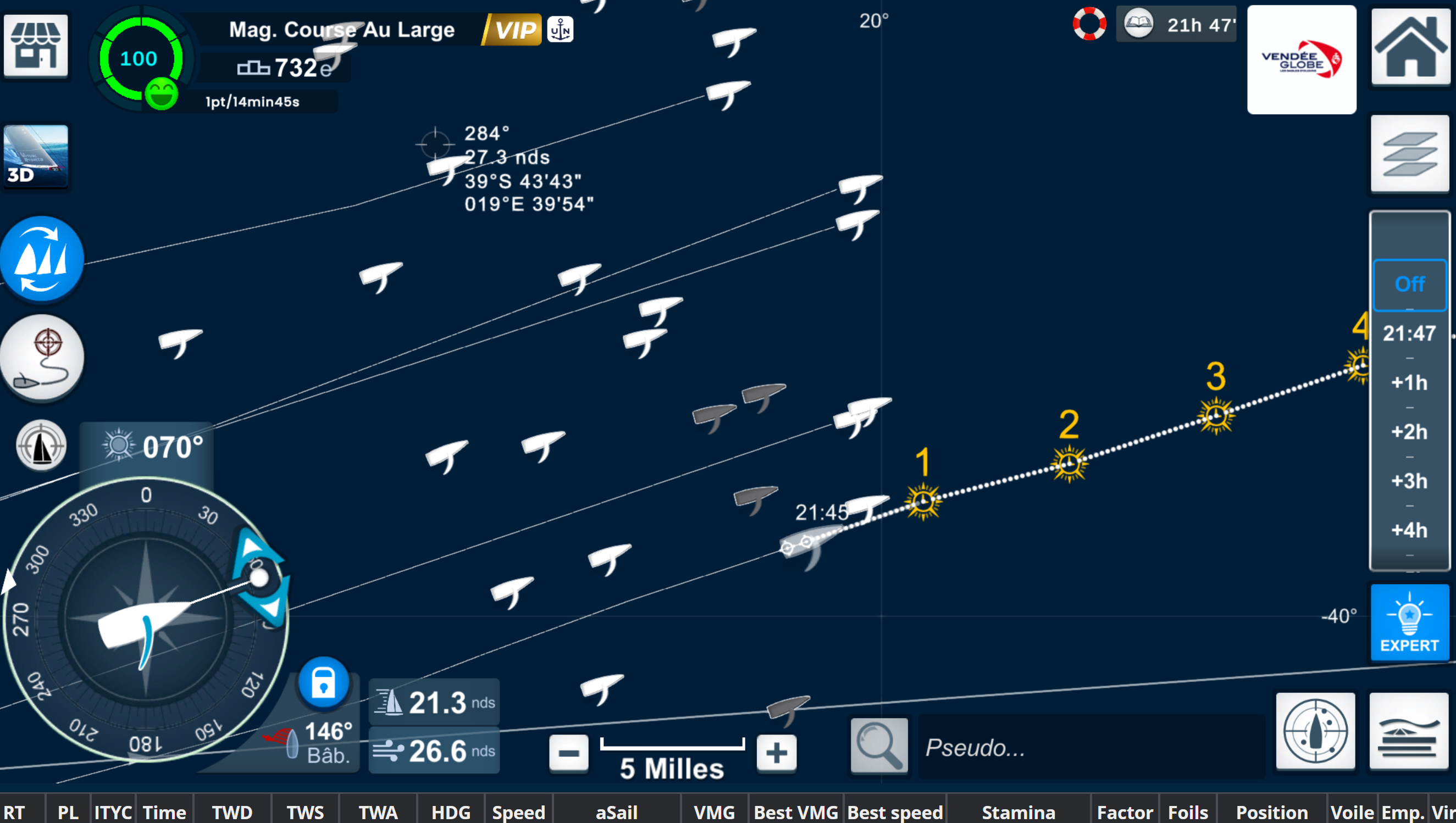Focus the Pseudo search field
This screenshot has height=823, width=1456.
pyautogui.click(x=1091, y=747)
